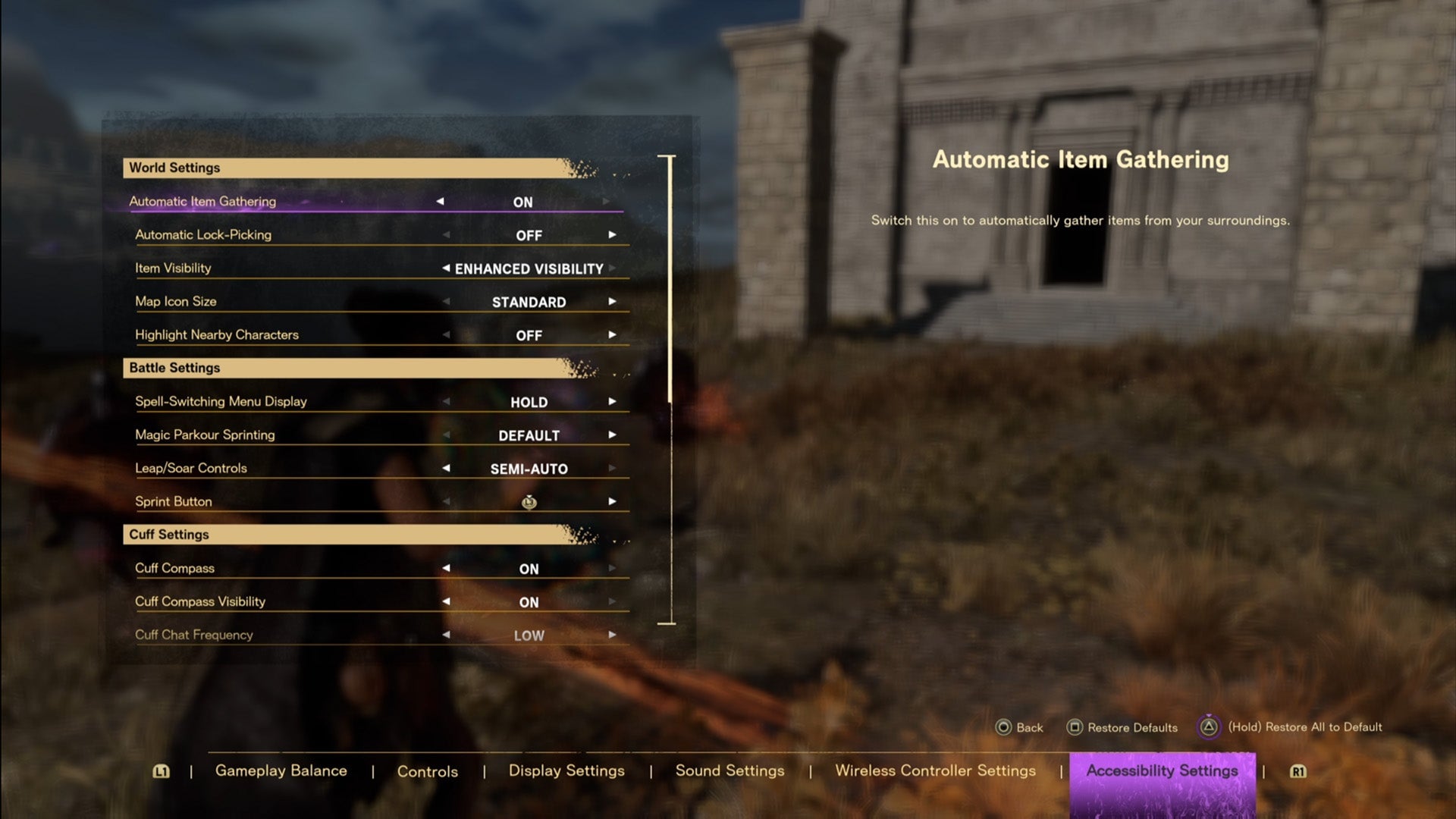Enable Automatic Lock-Picking
This screenshot has width=1456, height=819.
pos(613,234)
